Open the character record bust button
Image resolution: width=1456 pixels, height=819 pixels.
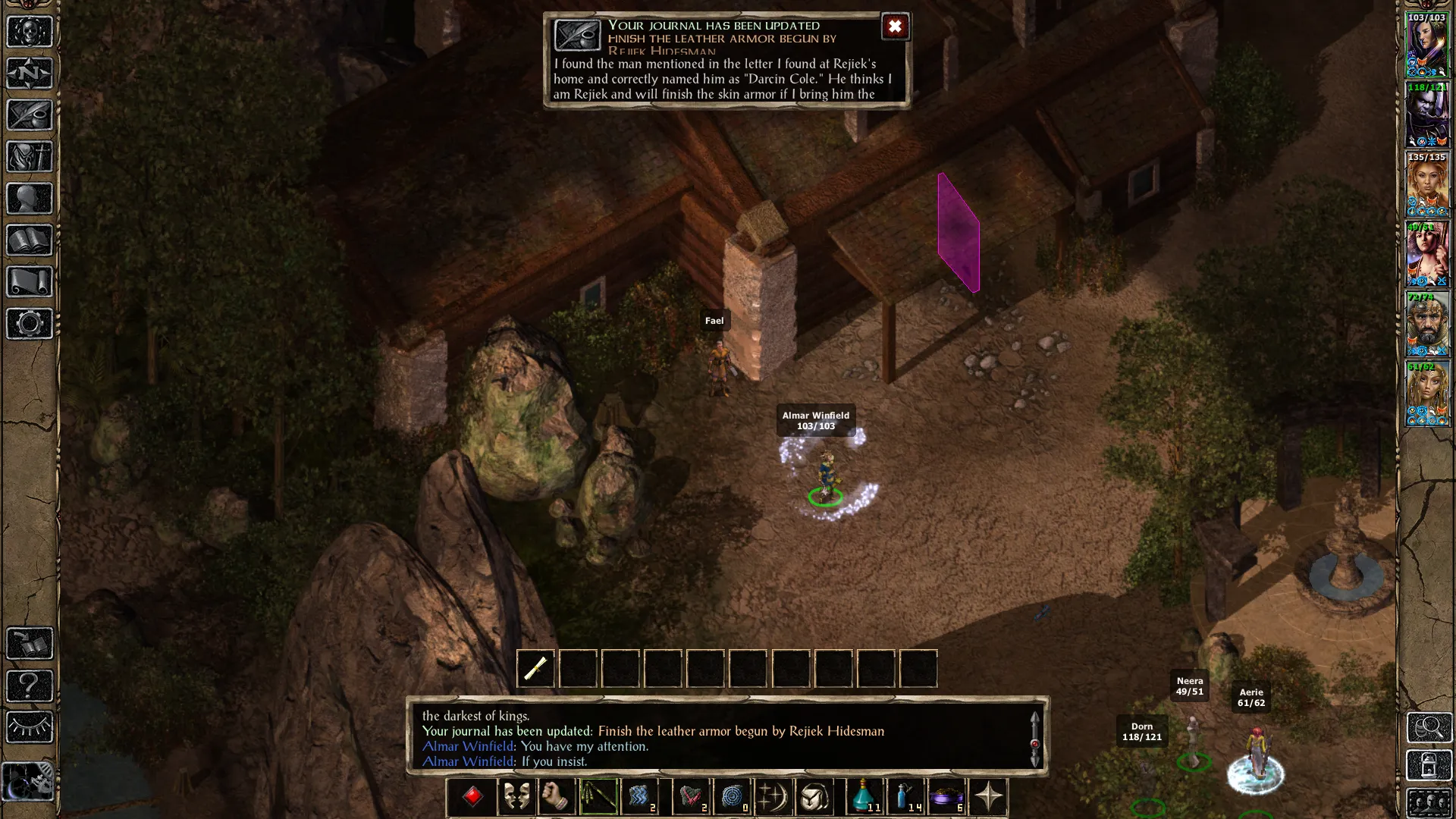pyautogui.click(x=30, y=199)
